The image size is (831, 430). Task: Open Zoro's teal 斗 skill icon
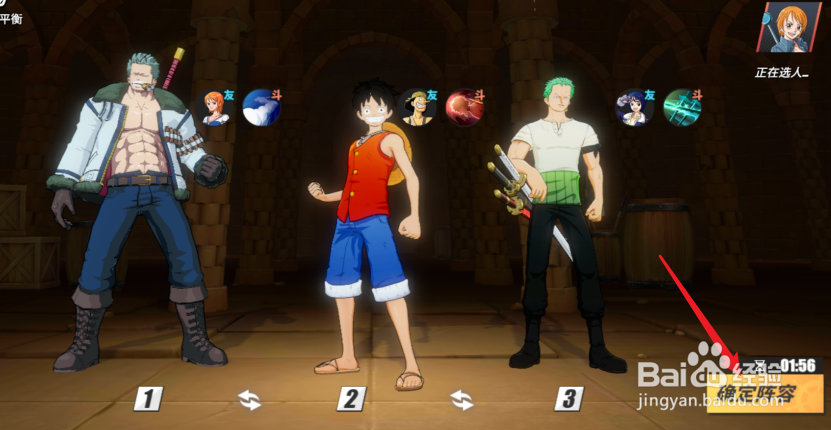point(682,106)
